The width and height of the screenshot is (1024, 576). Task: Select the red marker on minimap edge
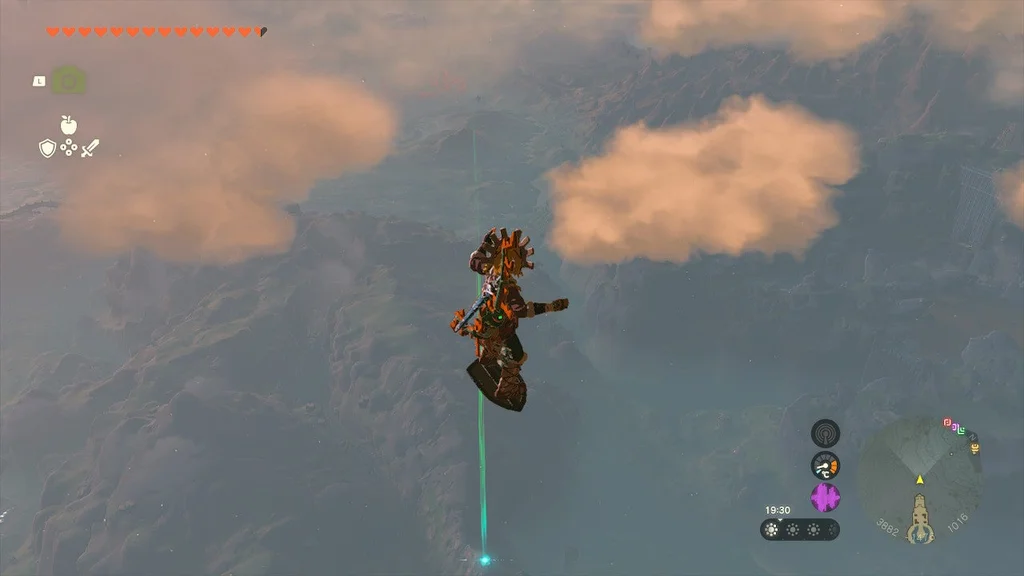[x=947, y=423]
